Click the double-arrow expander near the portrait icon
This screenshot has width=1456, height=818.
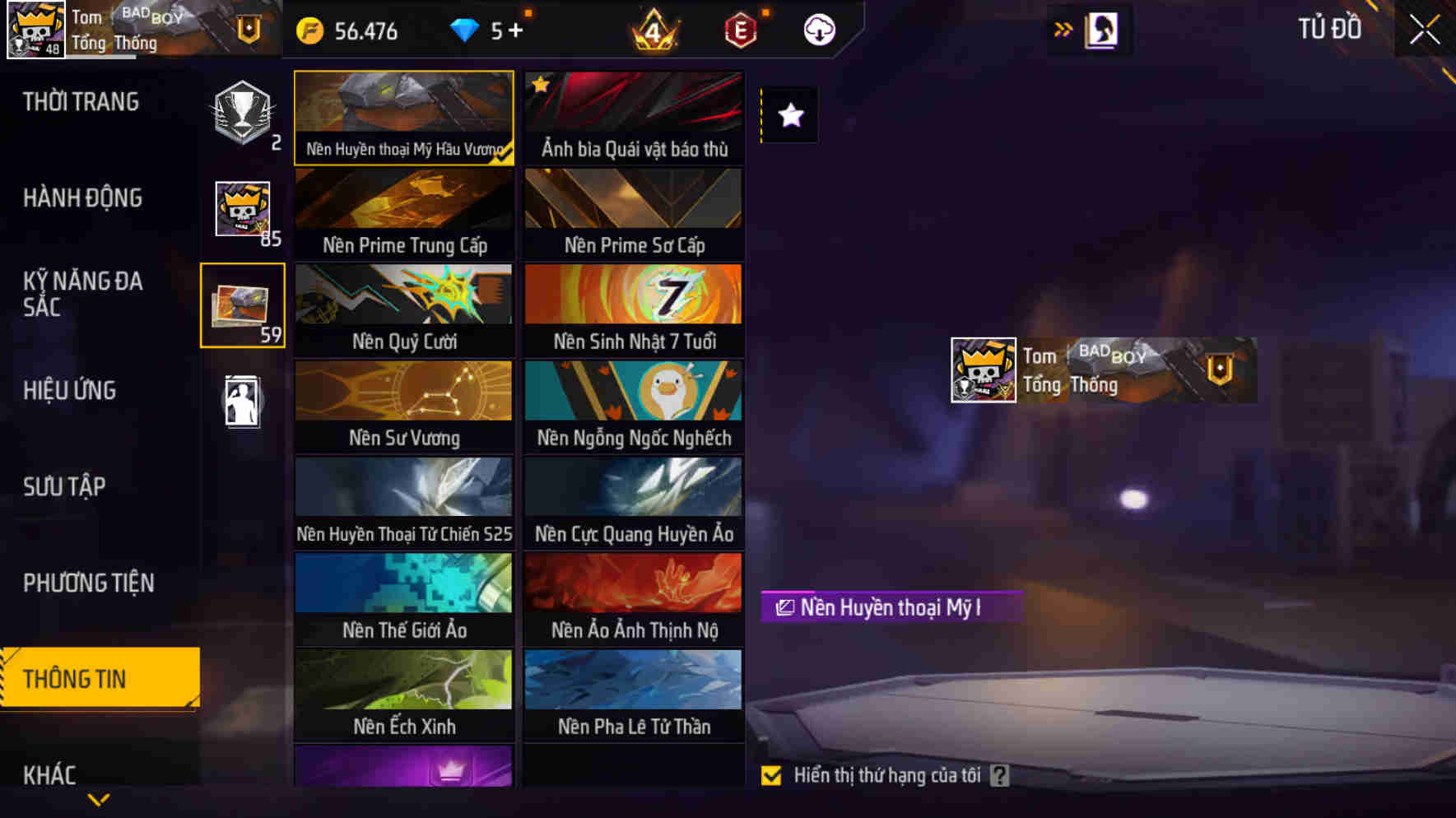pos(1064,28)
